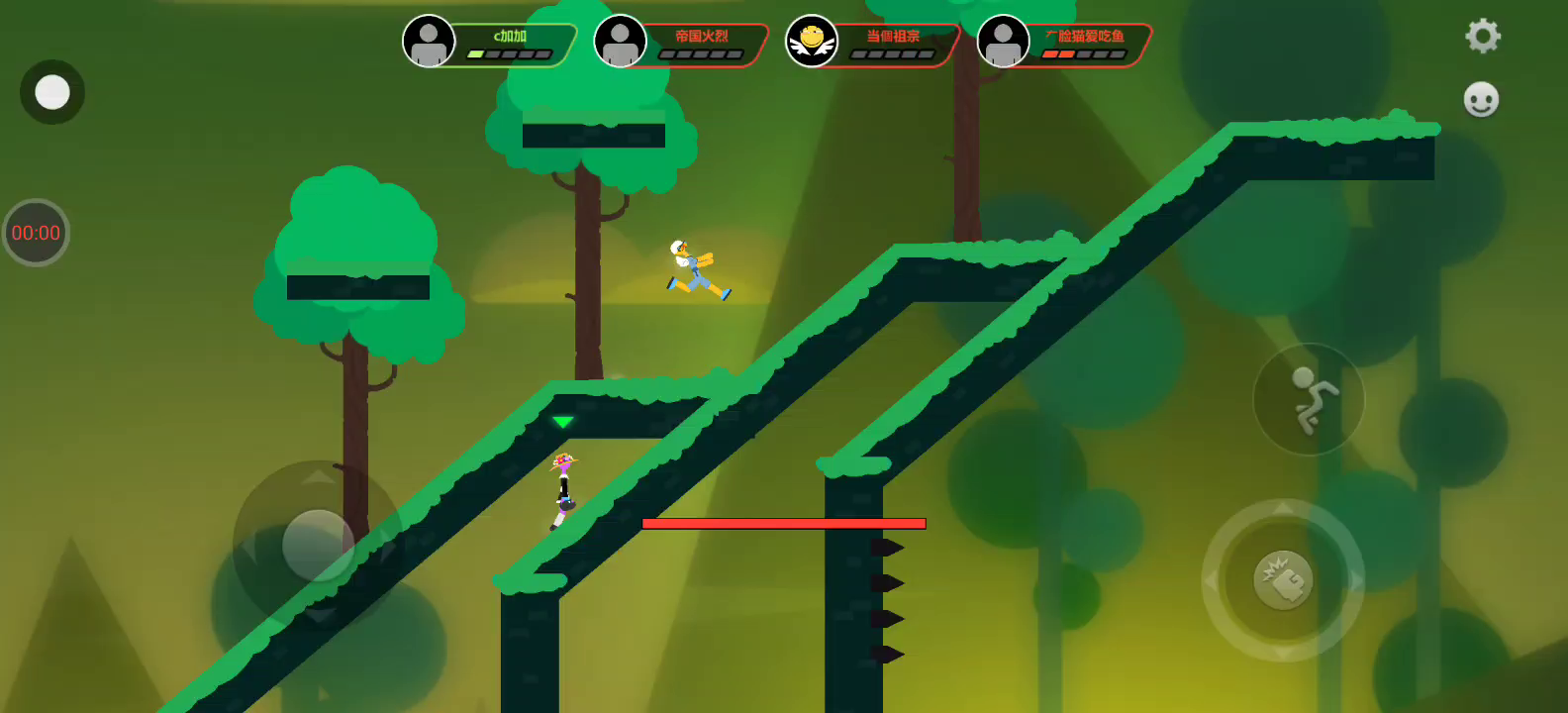Select player 广脸猫爱吃鱼 avatar

(1003, 42)
